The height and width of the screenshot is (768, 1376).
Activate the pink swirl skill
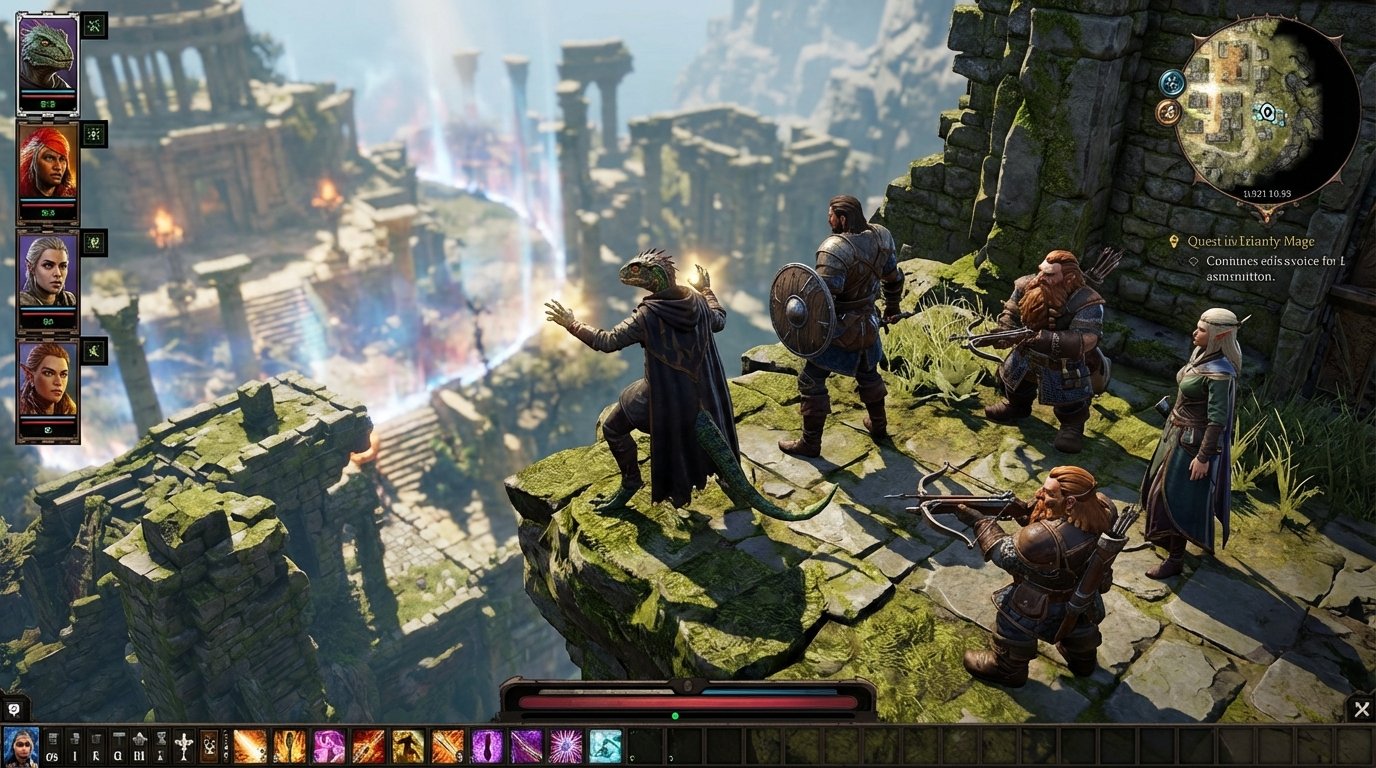(x=329, y=746)
